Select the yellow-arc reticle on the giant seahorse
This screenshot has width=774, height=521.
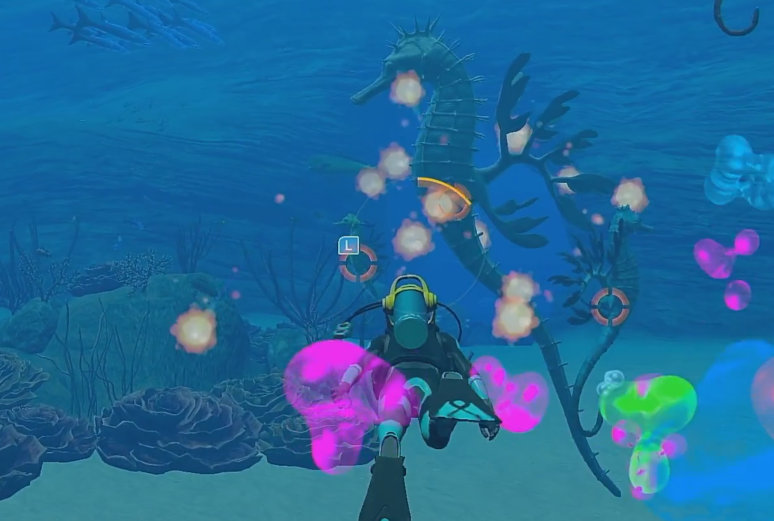tap(444, 200)
